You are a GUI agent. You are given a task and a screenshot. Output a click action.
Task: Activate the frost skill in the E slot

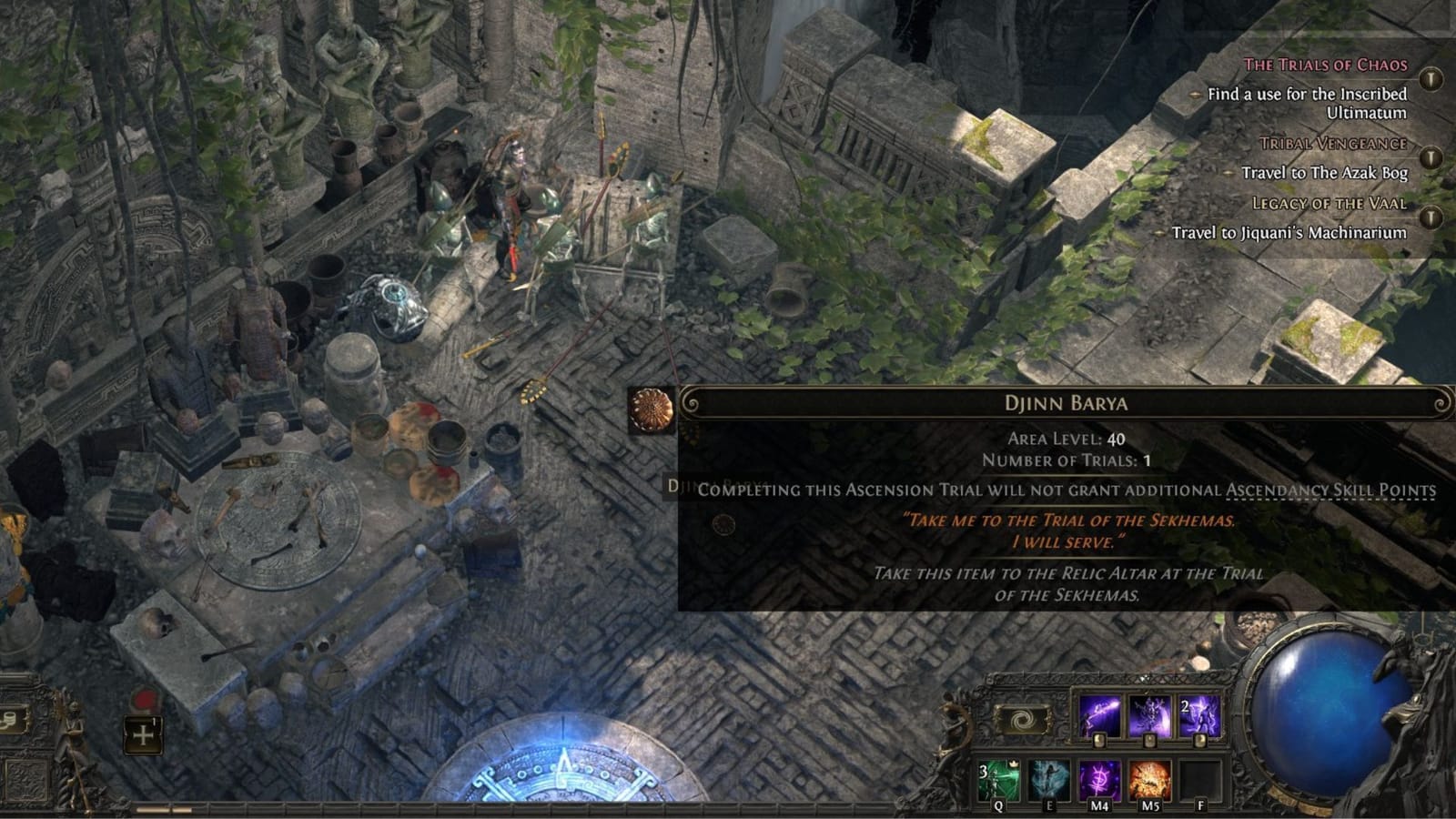[x=1050, y=779]
